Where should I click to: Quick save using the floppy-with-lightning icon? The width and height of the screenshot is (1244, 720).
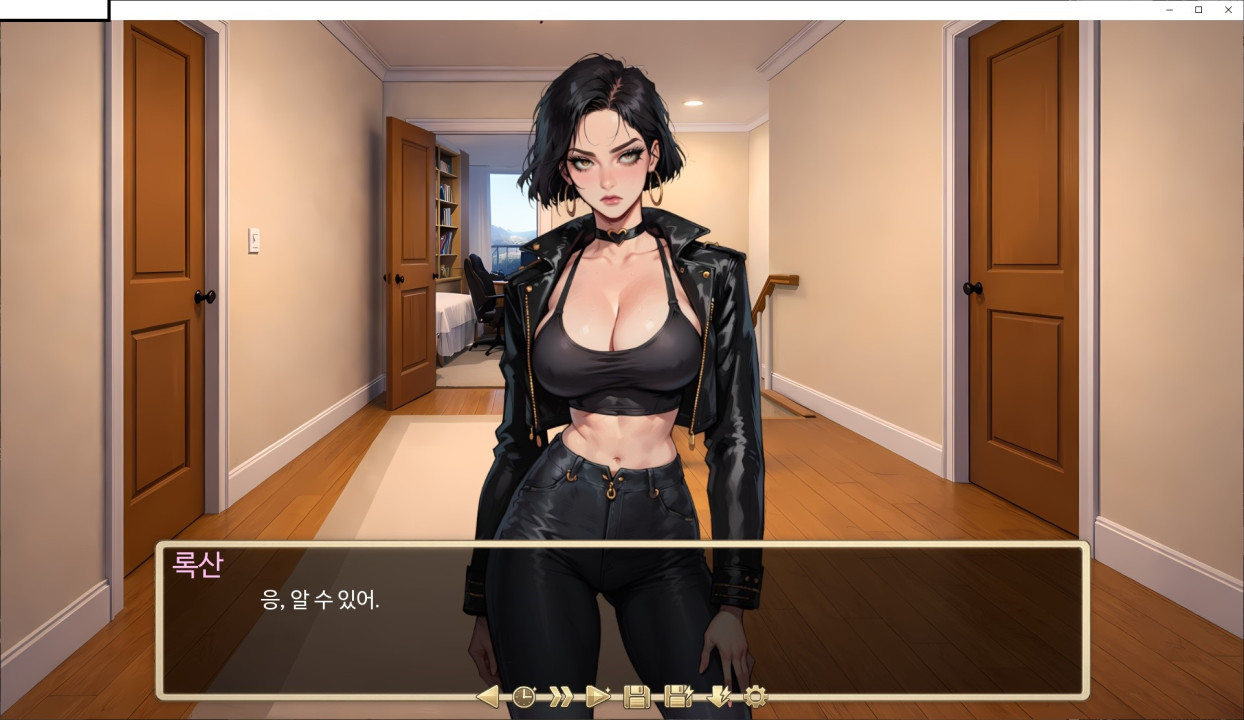pyautogui.click(x=678, y=697)
